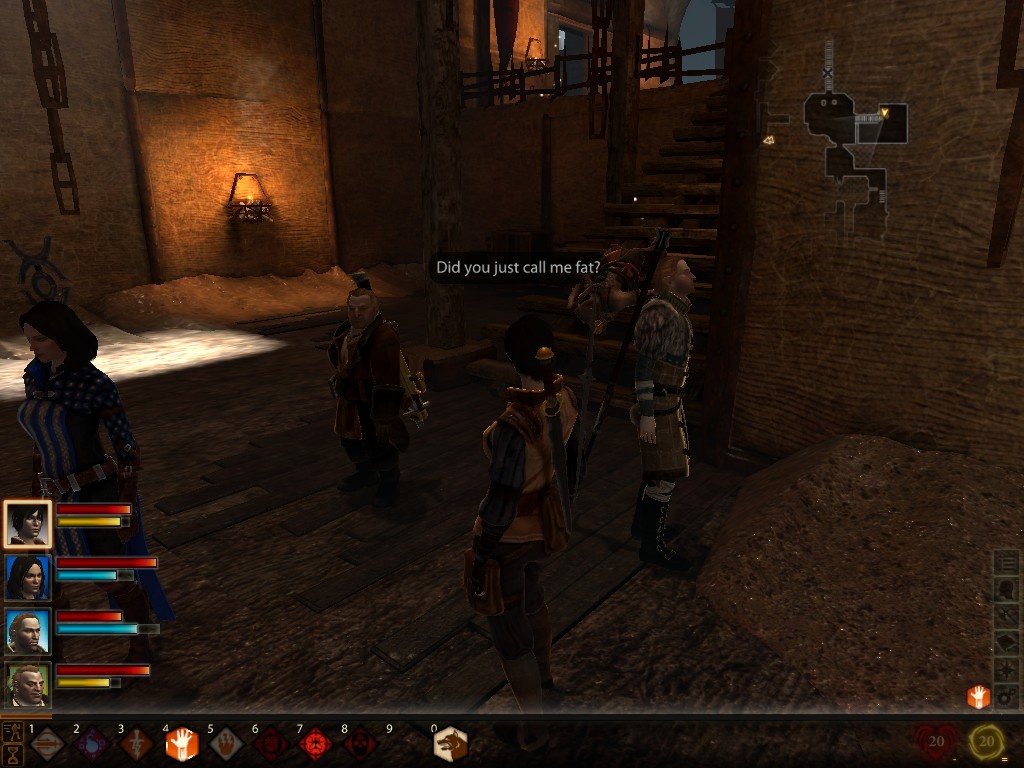The image size is (1024, 768).
Task: Activate the glowing orange hand ability in slot 4
Action: coord(181,744)
